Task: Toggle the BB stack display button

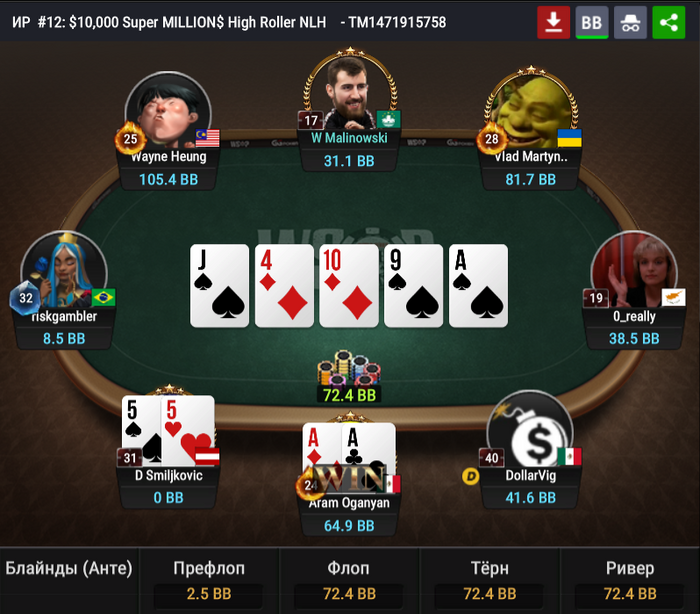Action: tap(592, 21)
